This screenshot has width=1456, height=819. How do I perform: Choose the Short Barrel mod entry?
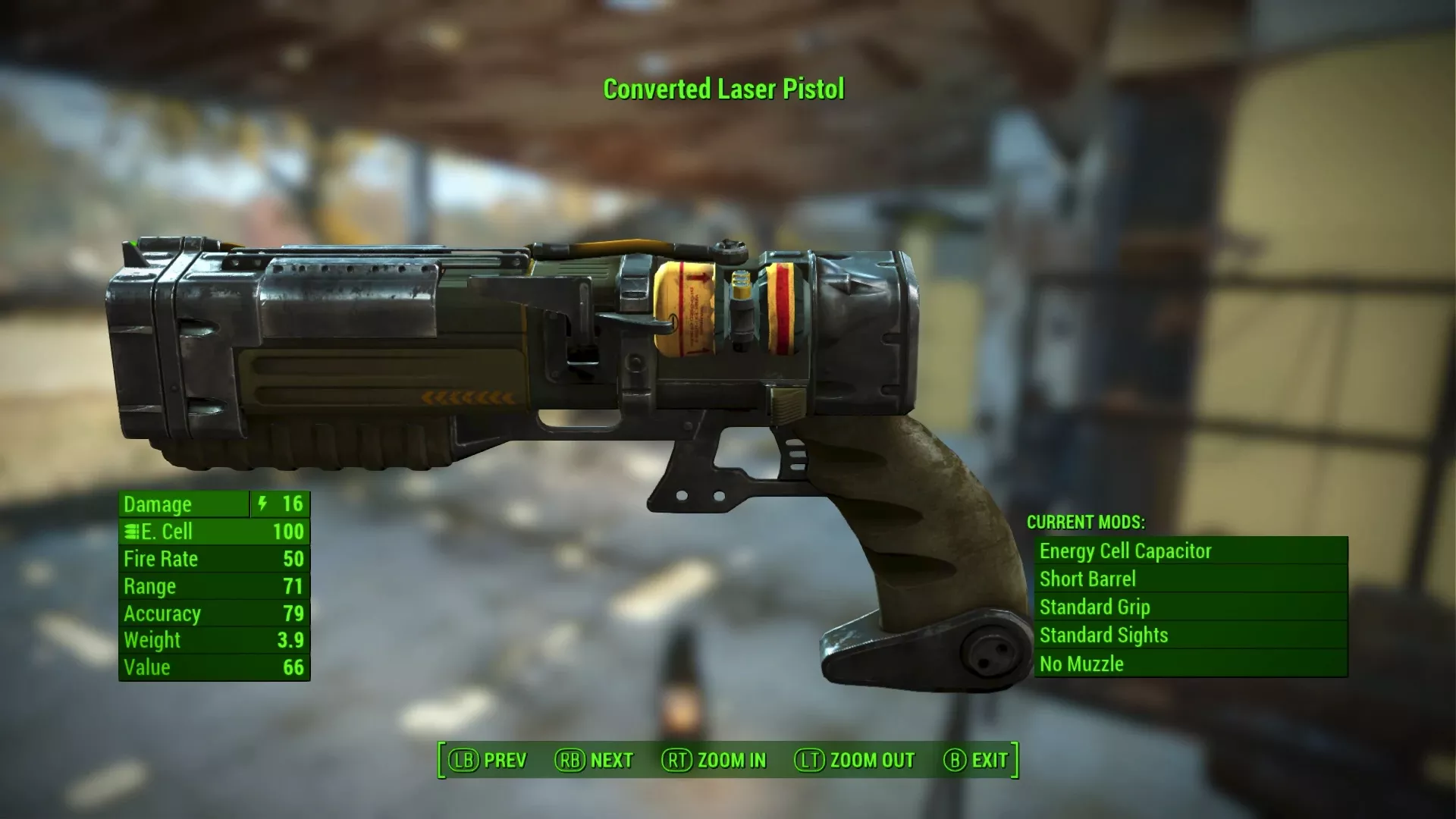click(1191, 579)
